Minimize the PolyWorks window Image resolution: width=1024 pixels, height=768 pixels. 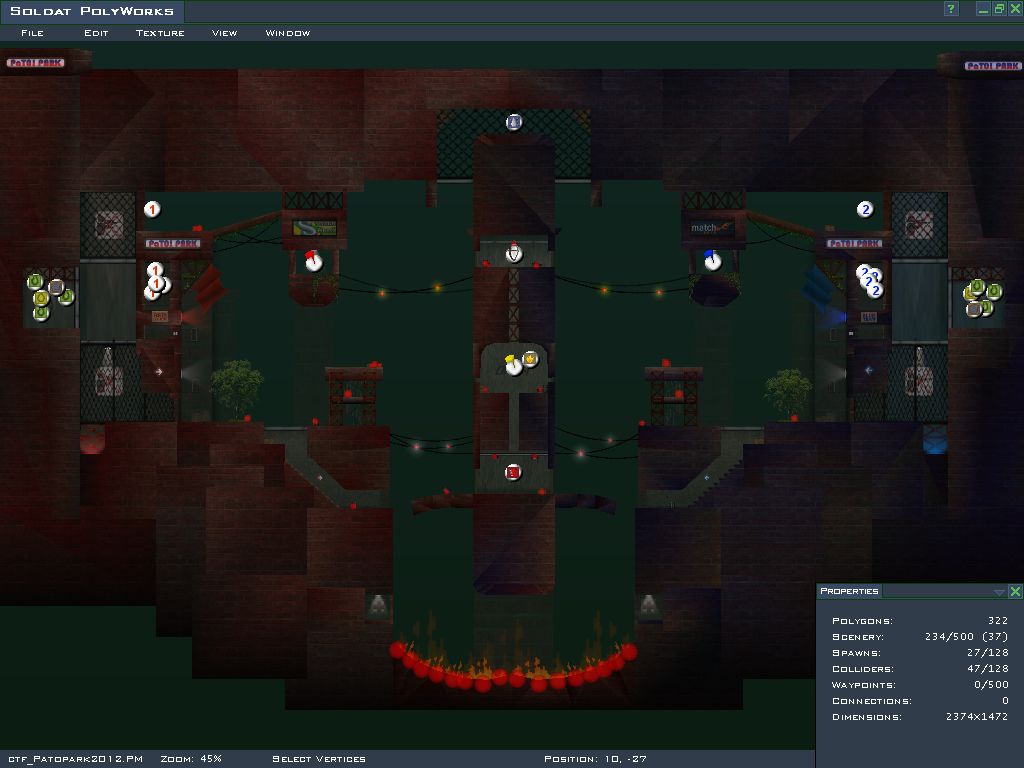983,9
